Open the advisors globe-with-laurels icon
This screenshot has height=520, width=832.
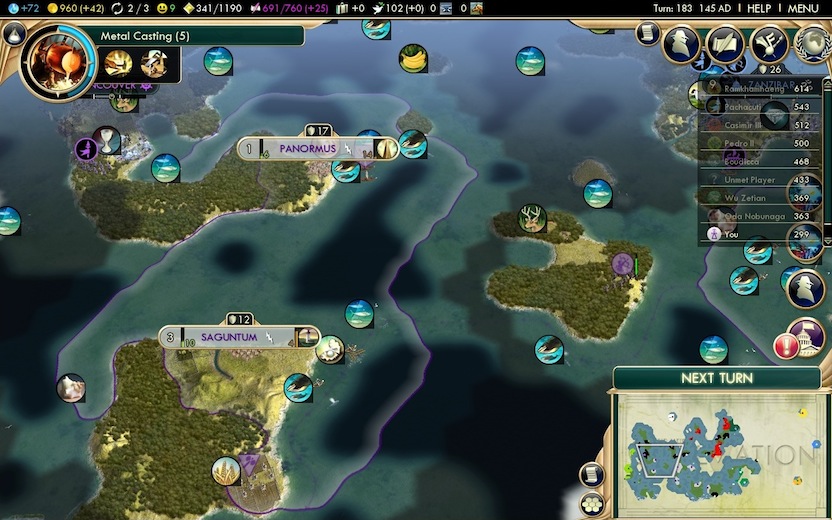812,44
